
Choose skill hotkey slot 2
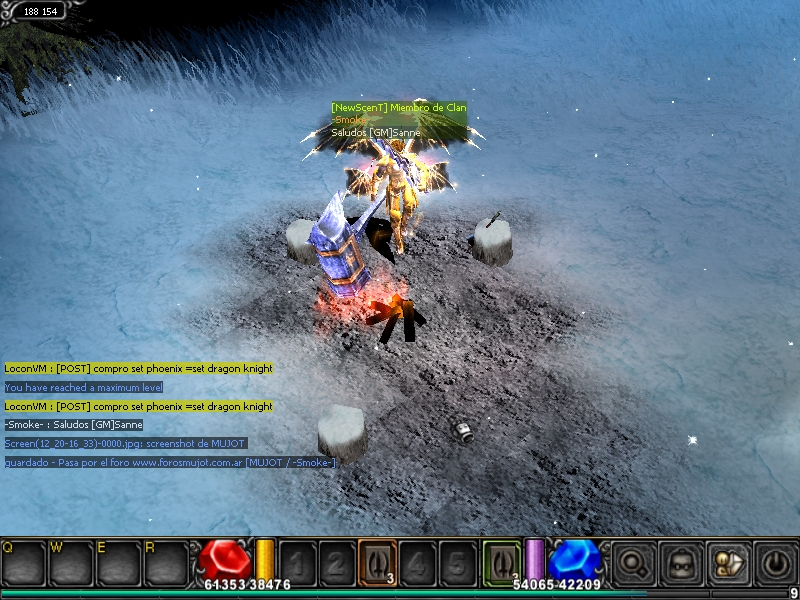(x=337, y=562)
